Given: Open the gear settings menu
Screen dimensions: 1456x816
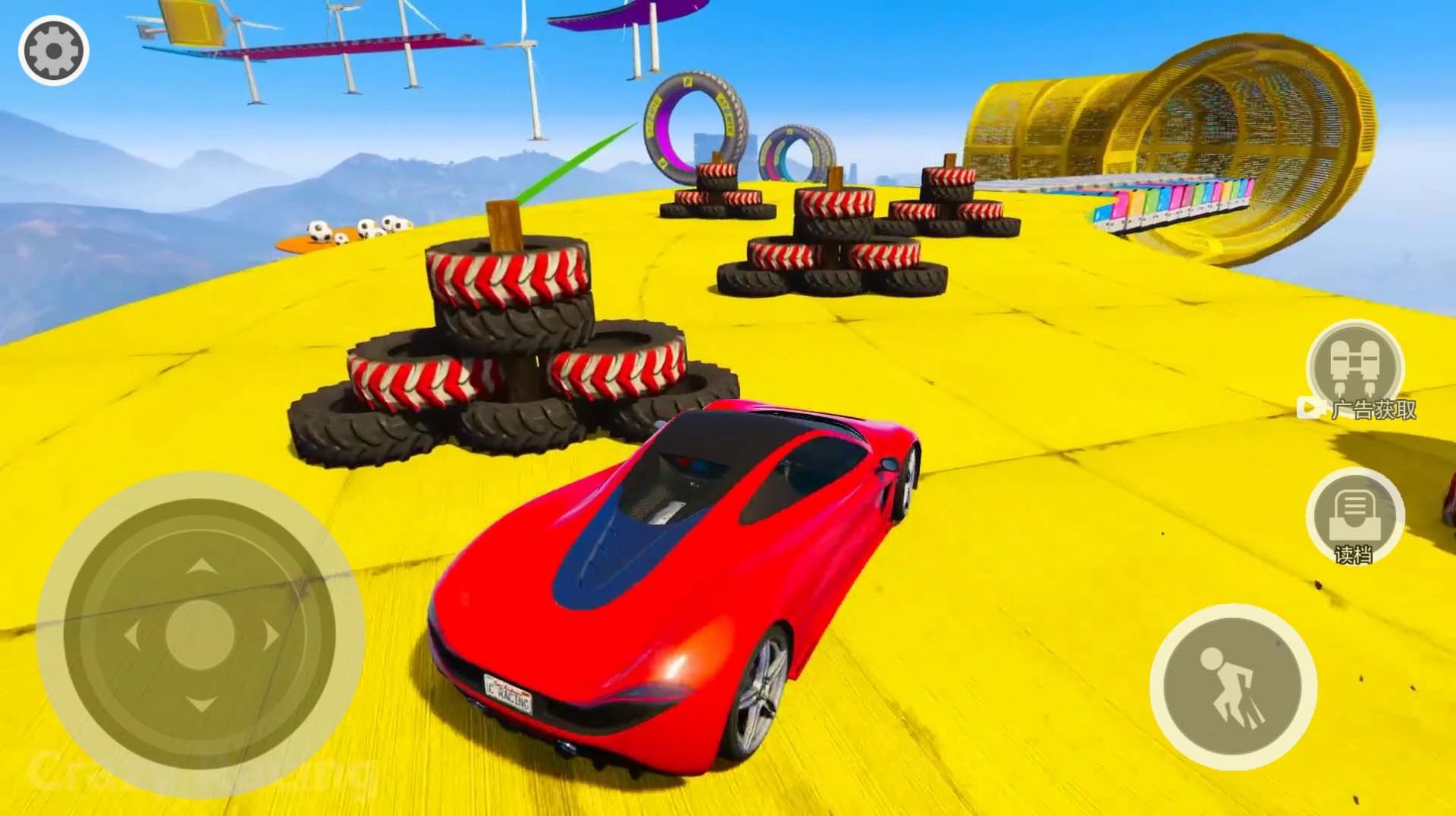Looking at the screenshot, I should coord(53,51).
